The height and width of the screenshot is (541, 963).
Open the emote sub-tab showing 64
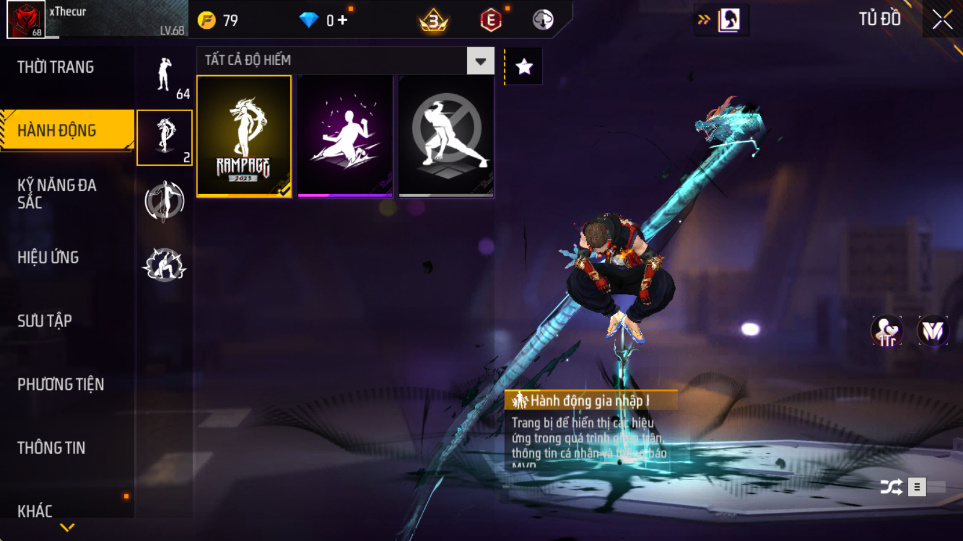[164, 76]
